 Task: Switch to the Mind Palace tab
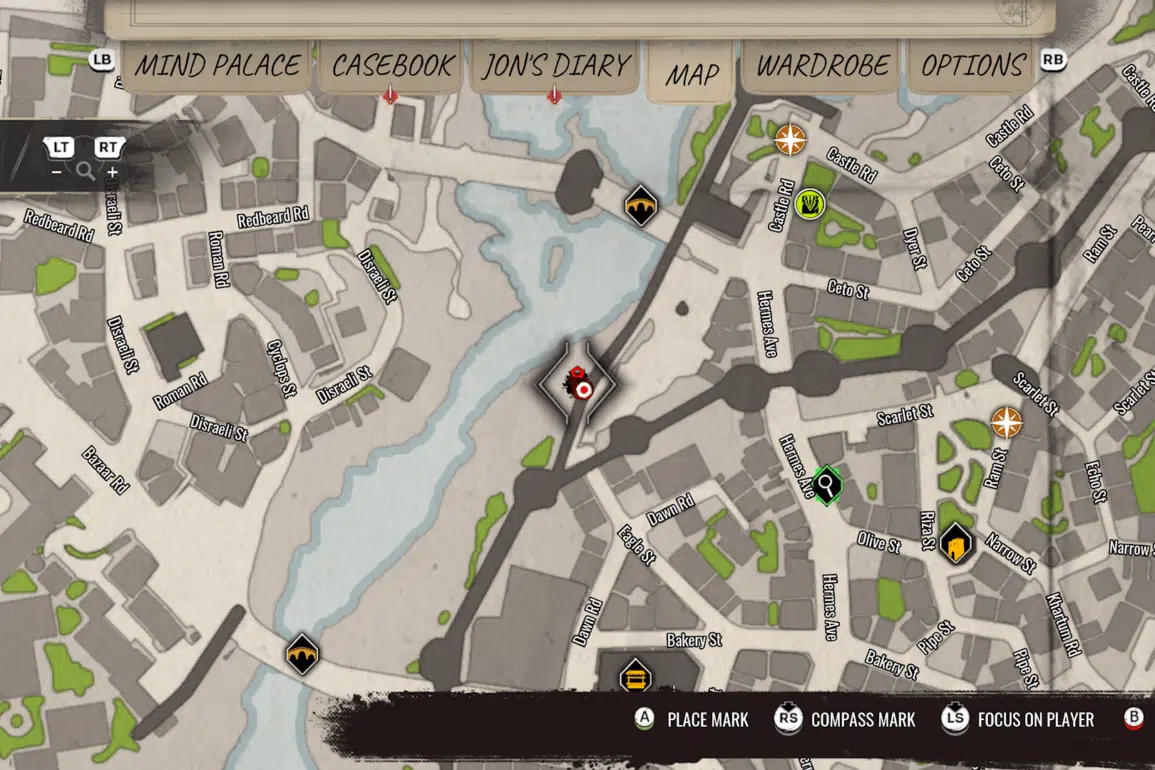[217, 66]
